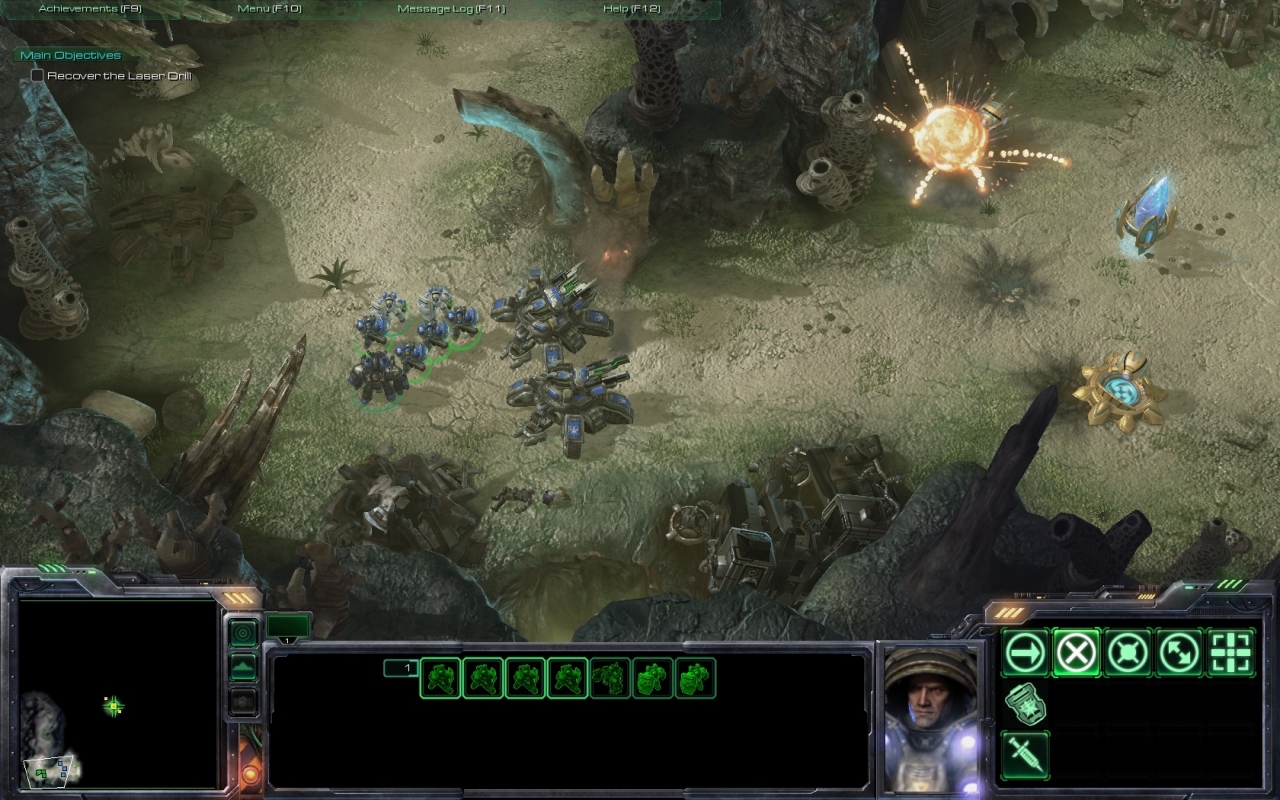
Task: Toggle the minimap terrain view button
Action: [243, 667]
